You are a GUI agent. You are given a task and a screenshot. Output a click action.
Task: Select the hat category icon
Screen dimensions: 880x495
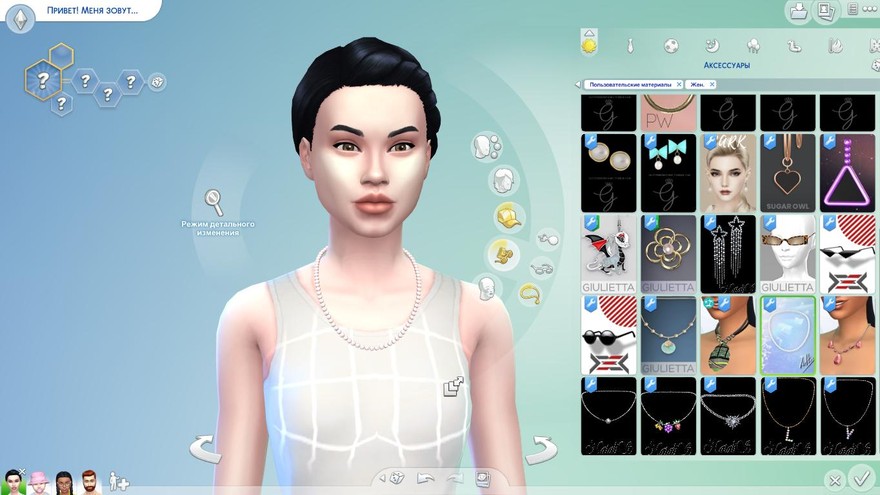click(508, 217)
